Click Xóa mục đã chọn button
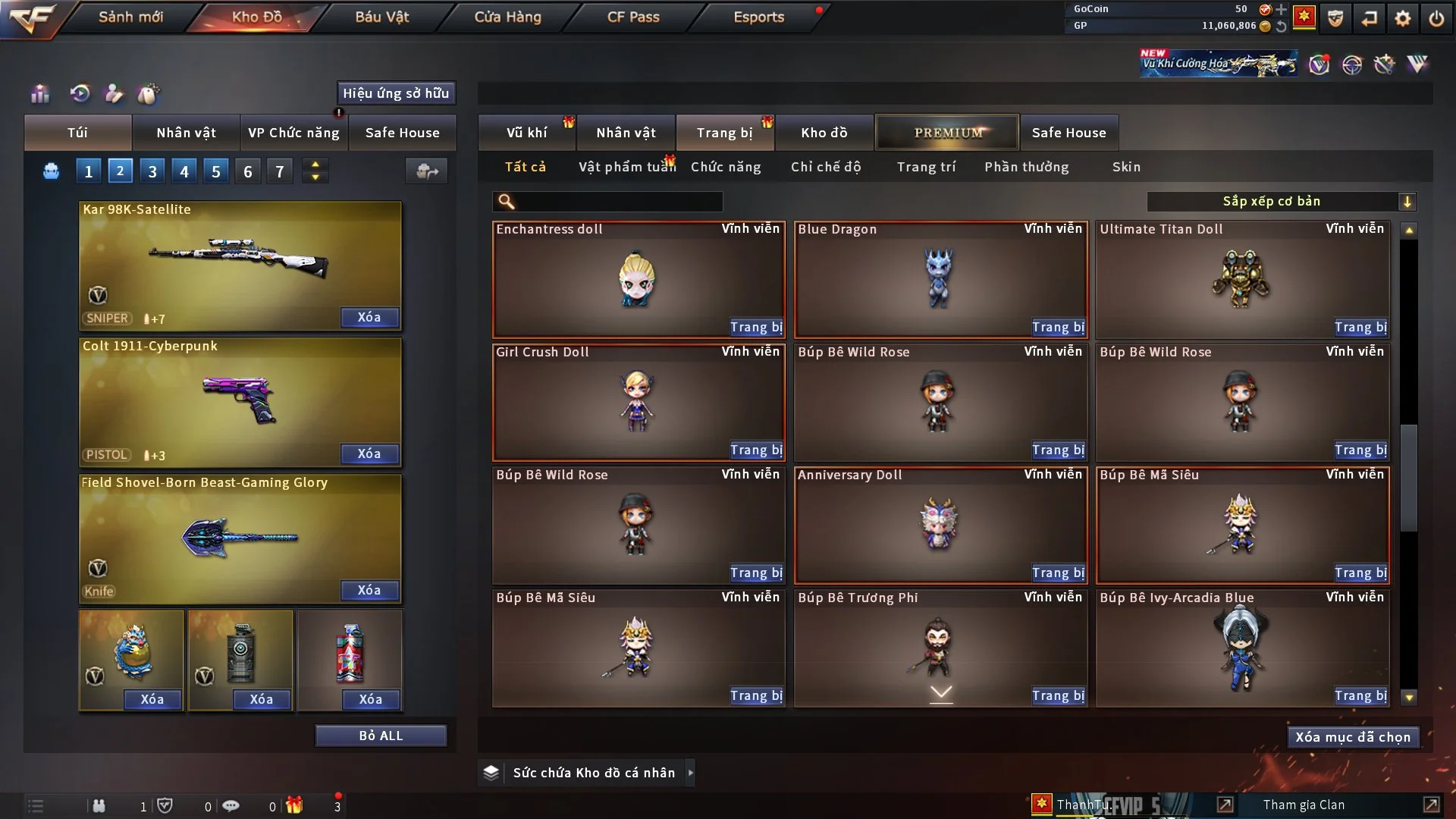The width and height of the screenshot is (1456, 819). point(1353,737)
